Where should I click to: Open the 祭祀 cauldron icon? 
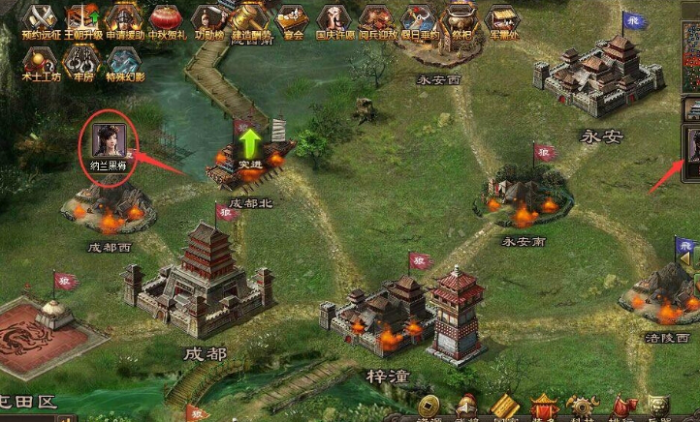click(460, 17)
